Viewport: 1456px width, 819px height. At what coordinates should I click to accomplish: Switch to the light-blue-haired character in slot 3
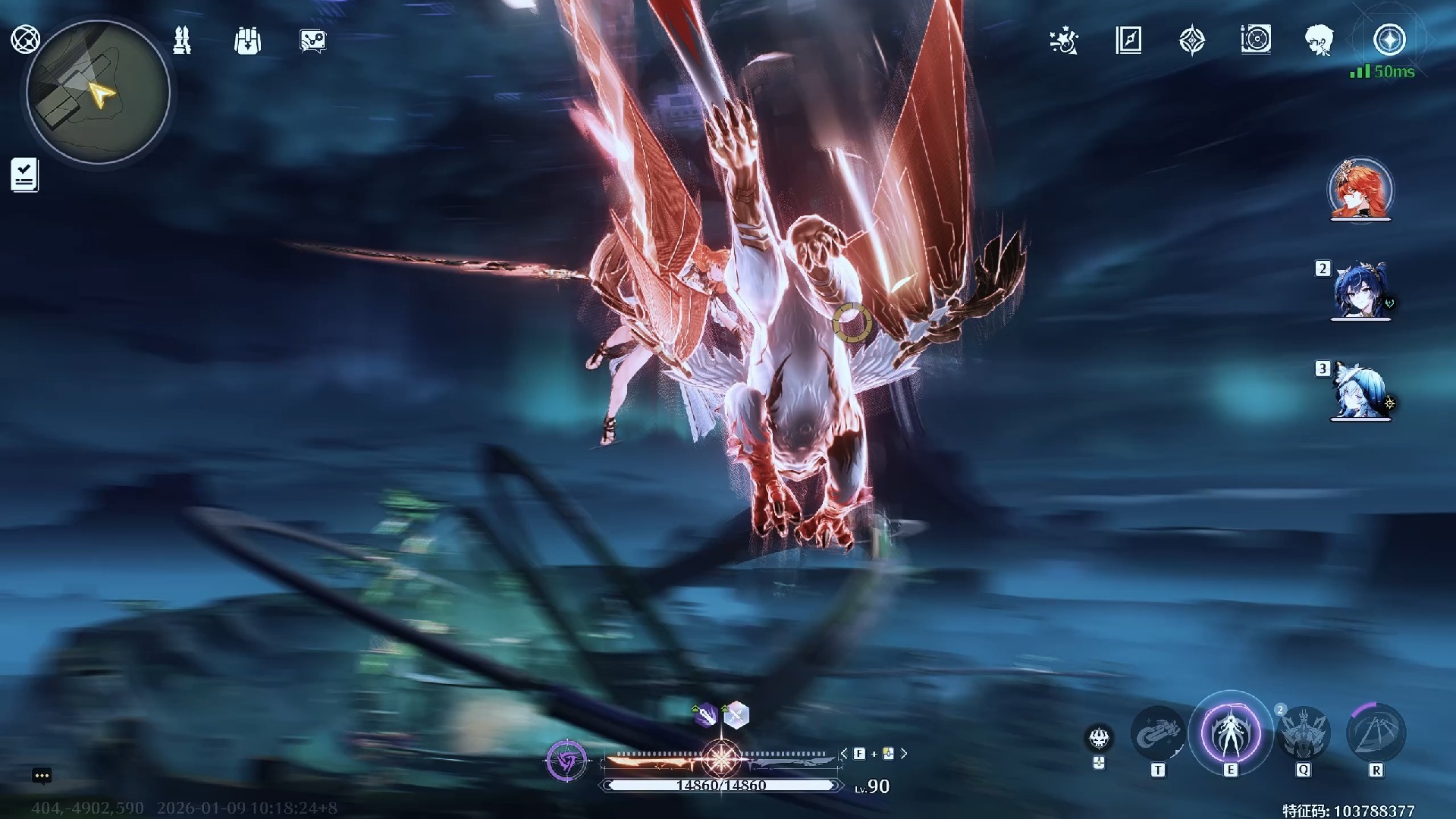click(x=1360, y=391)
